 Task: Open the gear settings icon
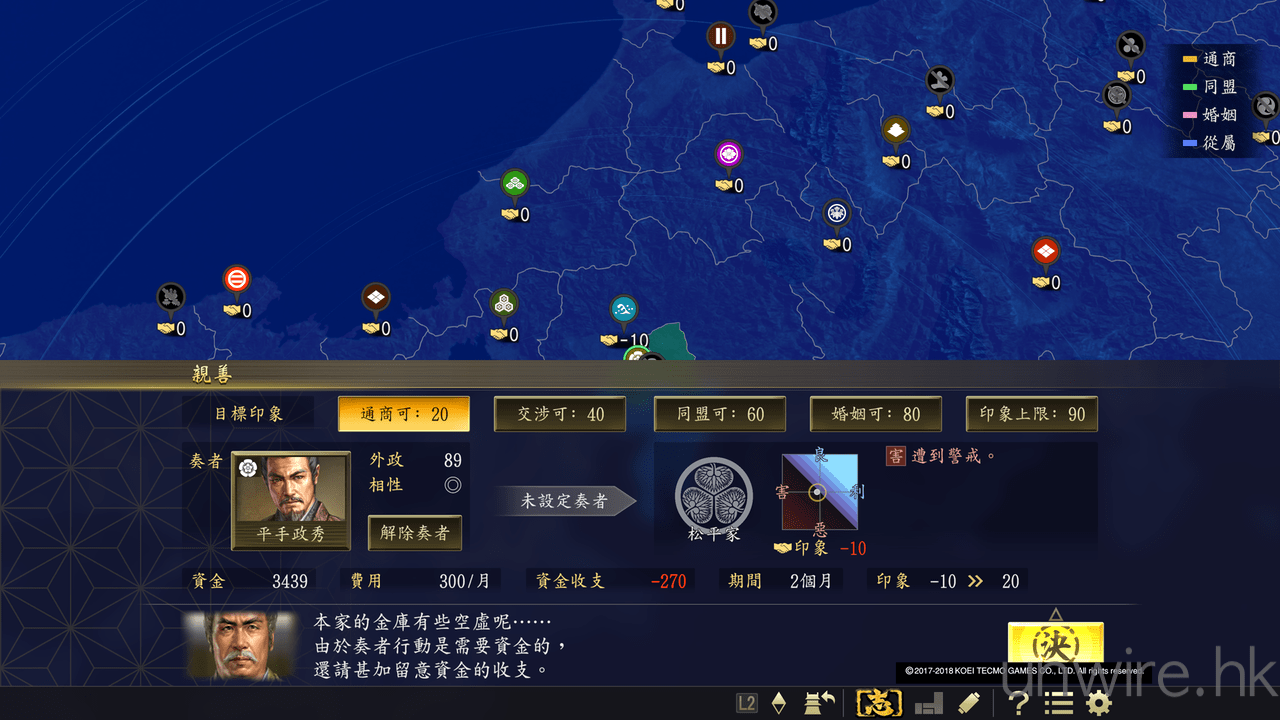pos(1099,703)
